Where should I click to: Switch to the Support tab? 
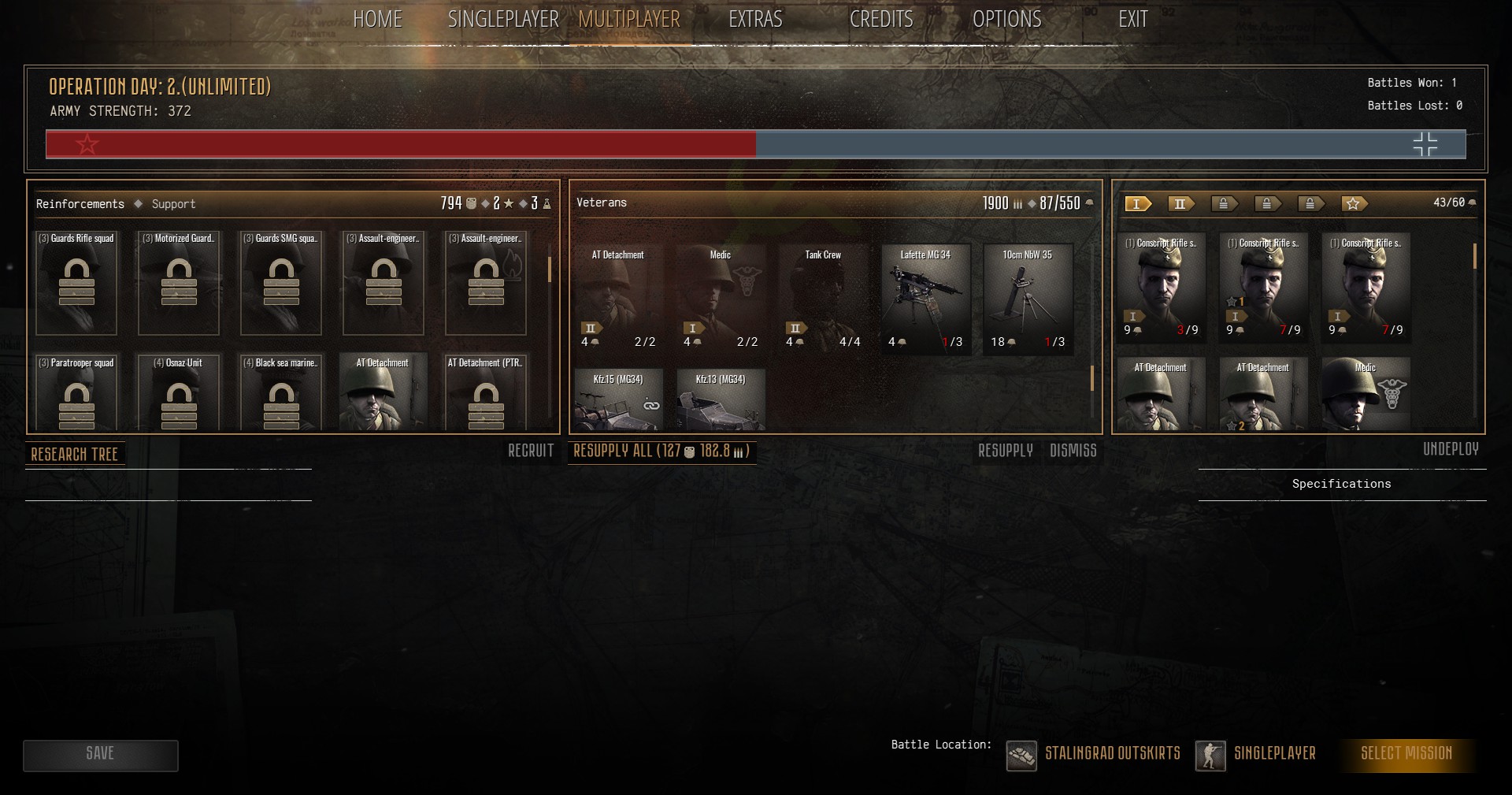[173, 204]
